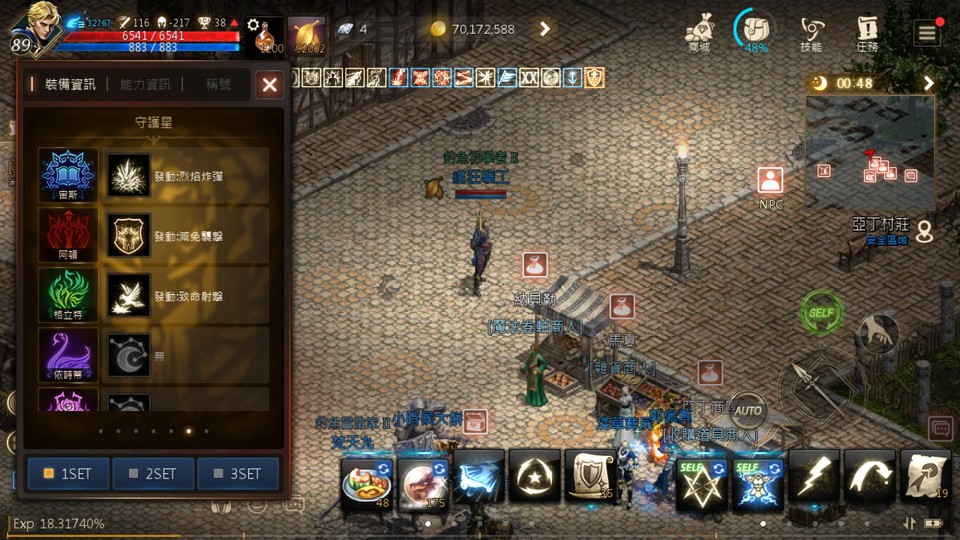Switch to the 2SET preset

tap(153, 473)
